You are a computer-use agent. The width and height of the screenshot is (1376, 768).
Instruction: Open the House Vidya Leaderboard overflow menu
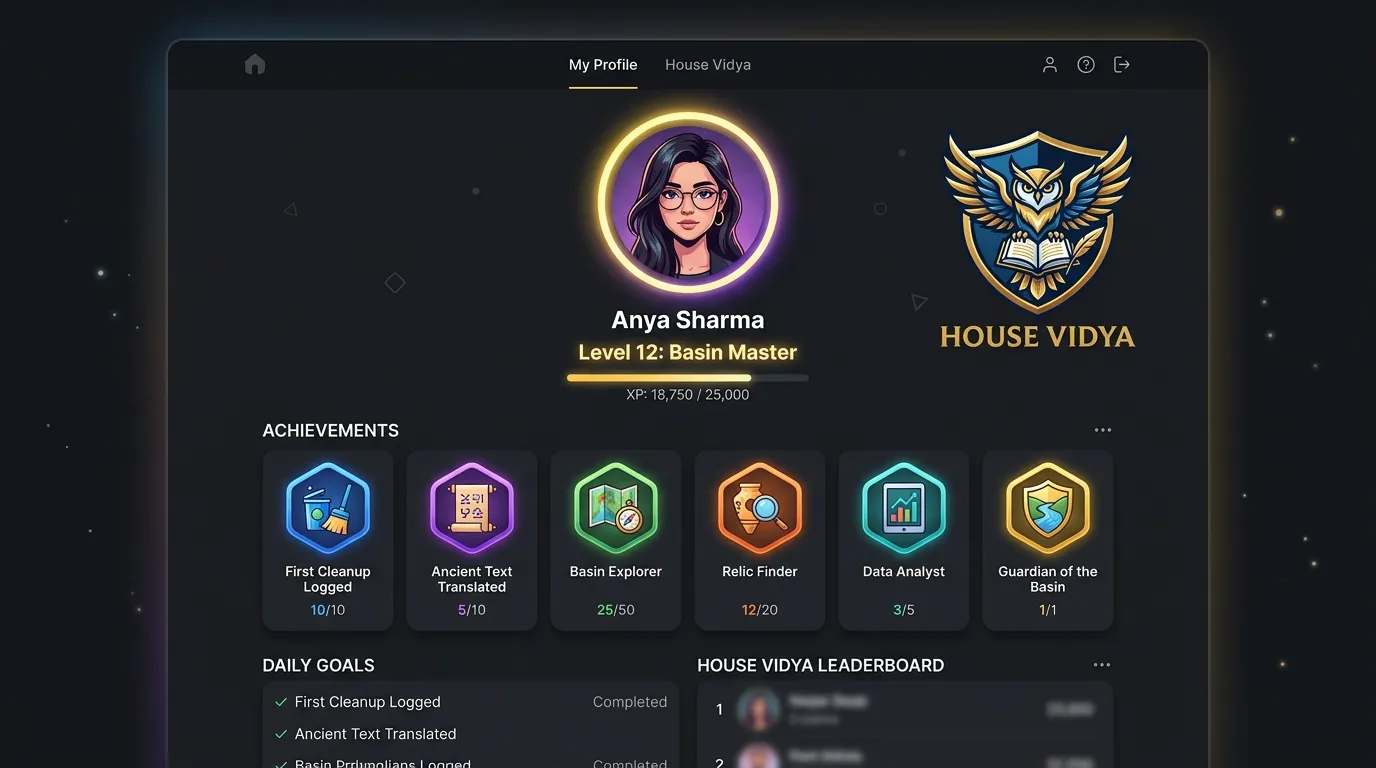[1102, 664]
